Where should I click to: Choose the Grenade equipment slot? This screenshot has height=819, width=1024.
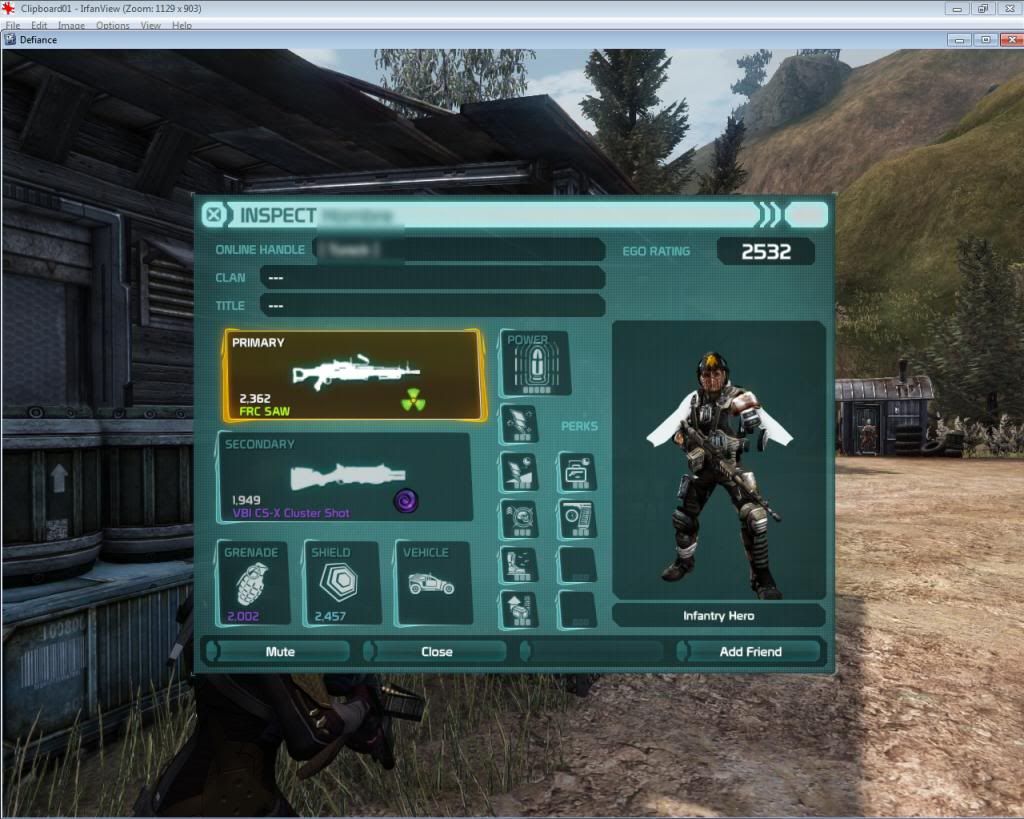coord(252,584)
